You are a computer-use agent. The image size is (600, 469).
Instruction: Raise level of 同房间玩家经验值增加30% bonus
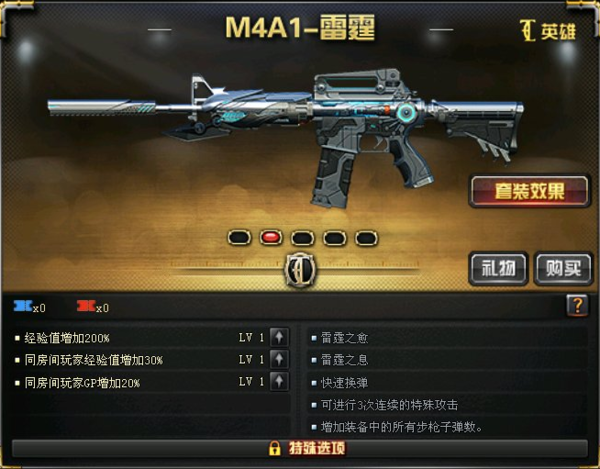click(x=279, y=359)
